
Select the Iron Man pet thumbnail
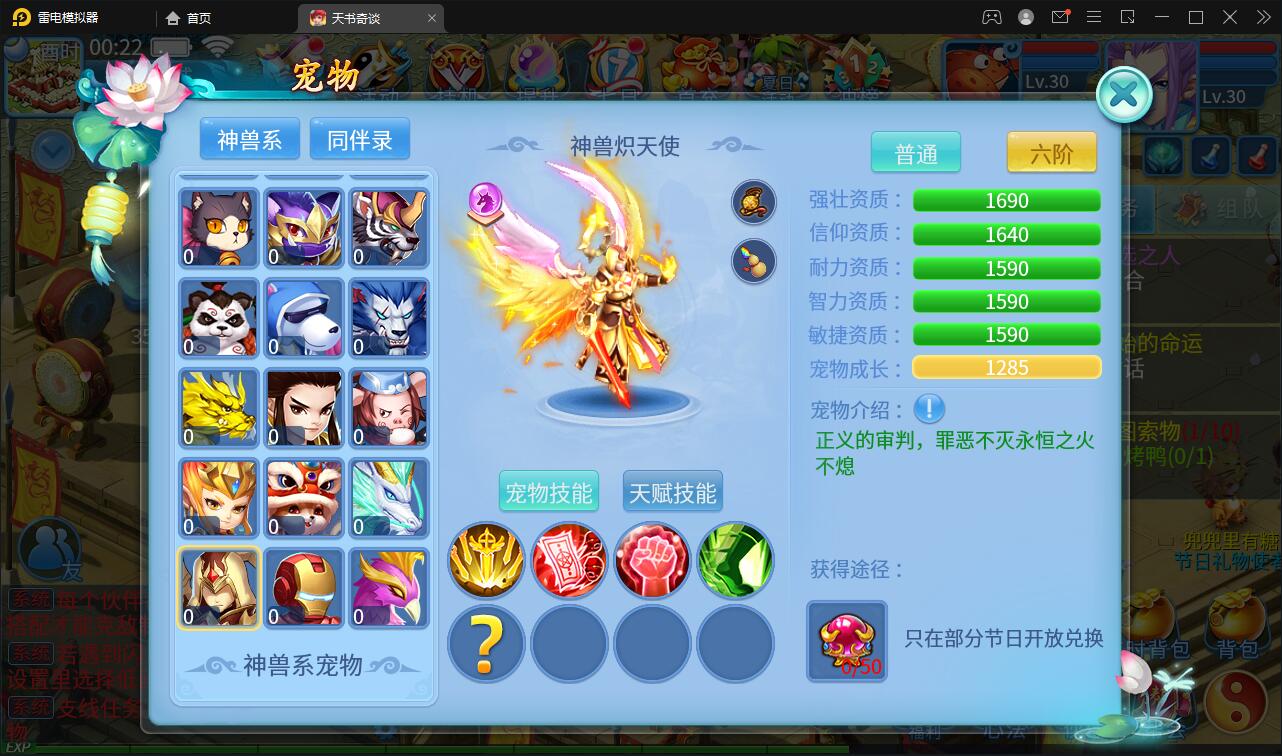[x=303, y=588]
